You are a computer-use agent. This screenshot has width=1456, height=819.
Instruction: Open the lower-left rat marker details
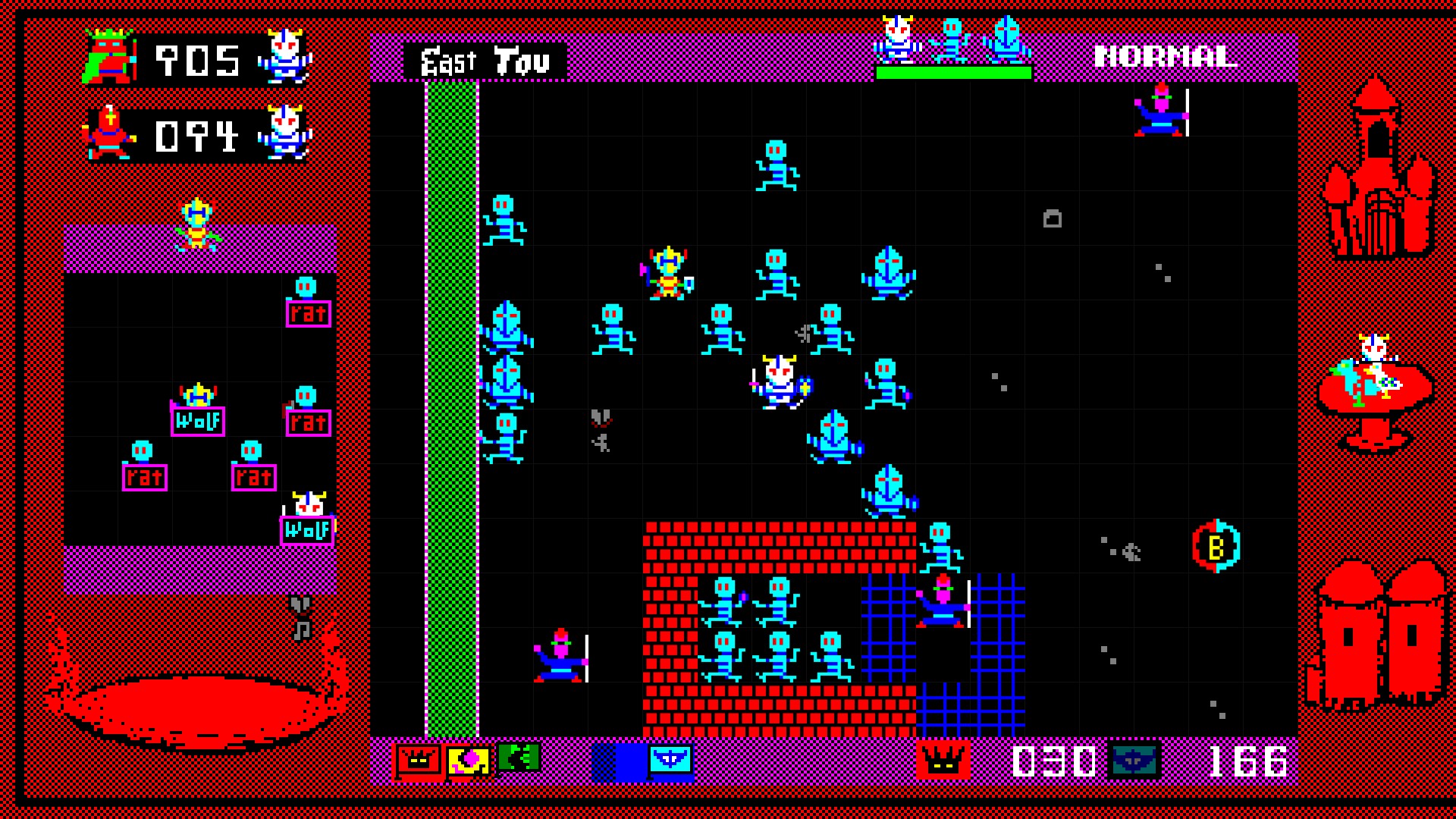(144, 478)
